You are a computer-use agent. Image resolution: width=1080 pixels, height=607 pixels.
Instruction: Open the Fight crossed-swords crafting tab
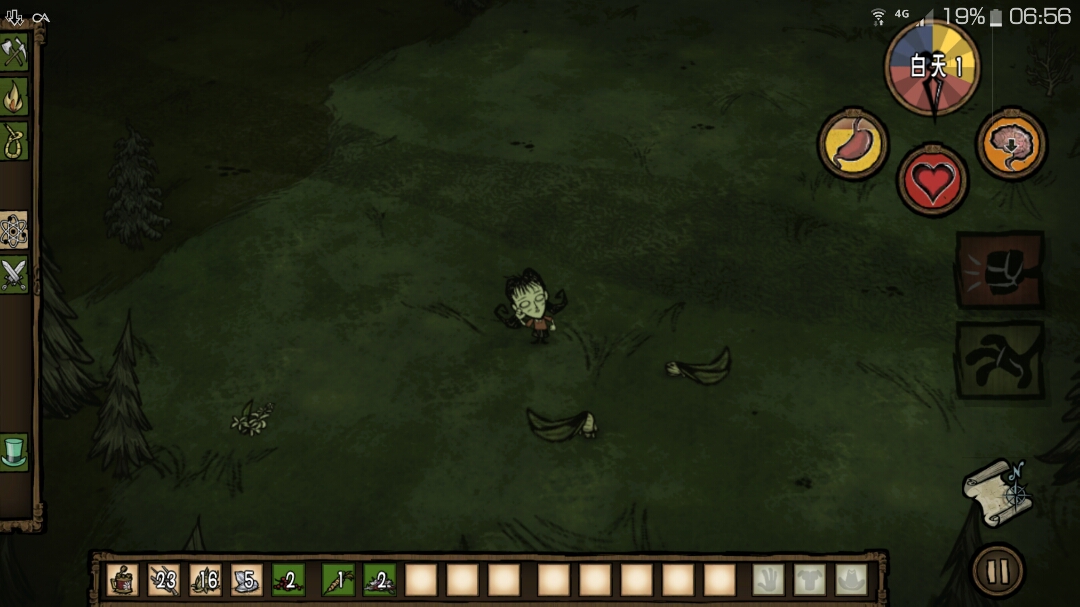tap(14, 274)
